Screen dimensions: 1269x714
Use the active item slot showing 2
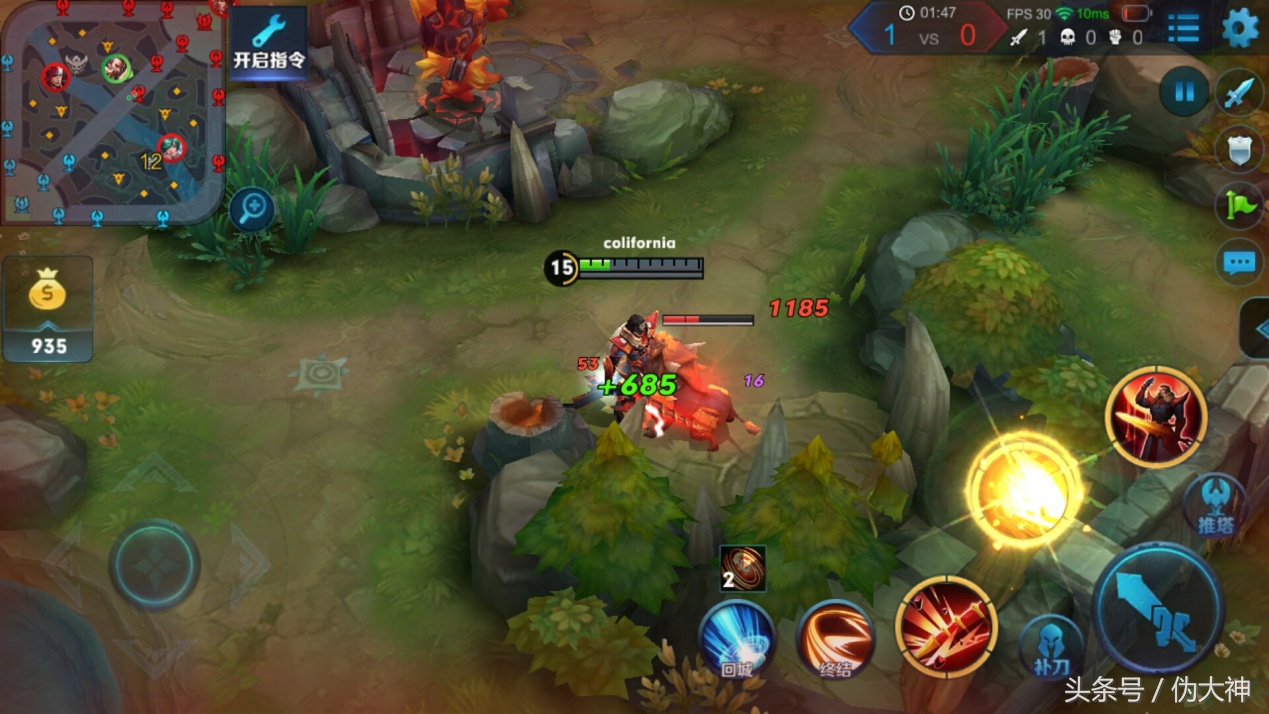(742, 568)
